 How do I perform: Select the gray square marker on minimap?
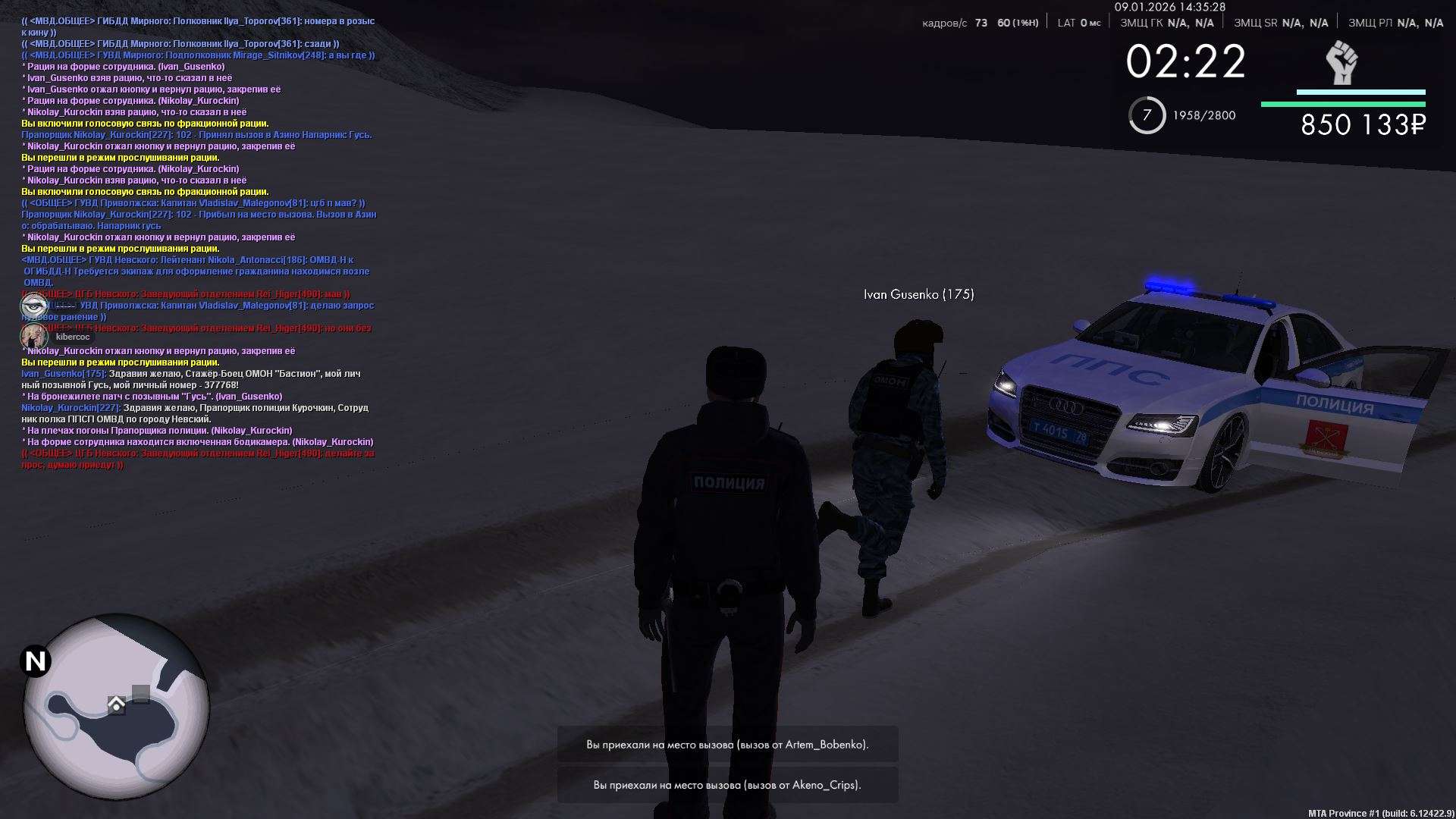point(141,693)
